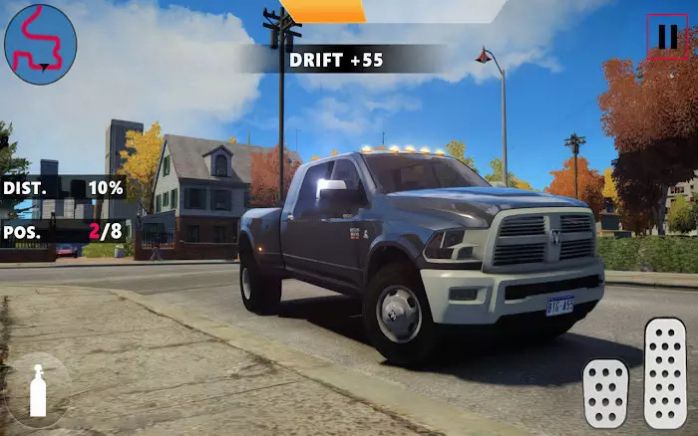This screenshot has width=698, height=436.
Task: Hit the tall gas pedal
Action: pyautogui.click(x=665, y=373)
